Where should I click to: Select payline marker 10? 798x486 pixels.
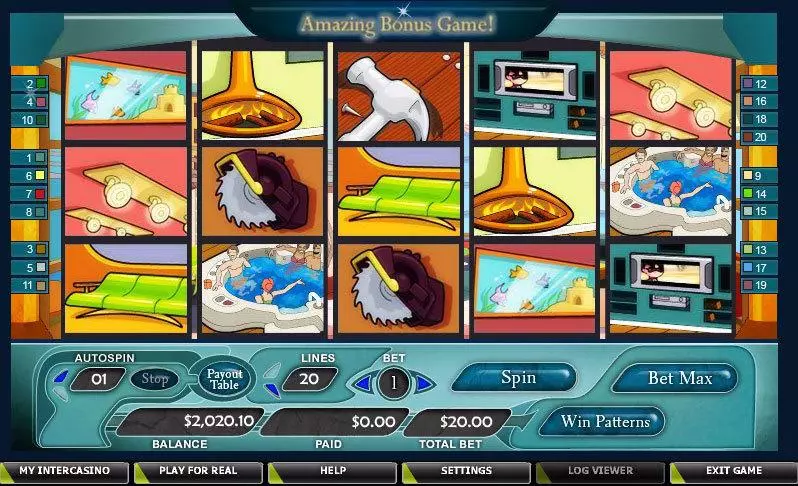tap(30, 119)
